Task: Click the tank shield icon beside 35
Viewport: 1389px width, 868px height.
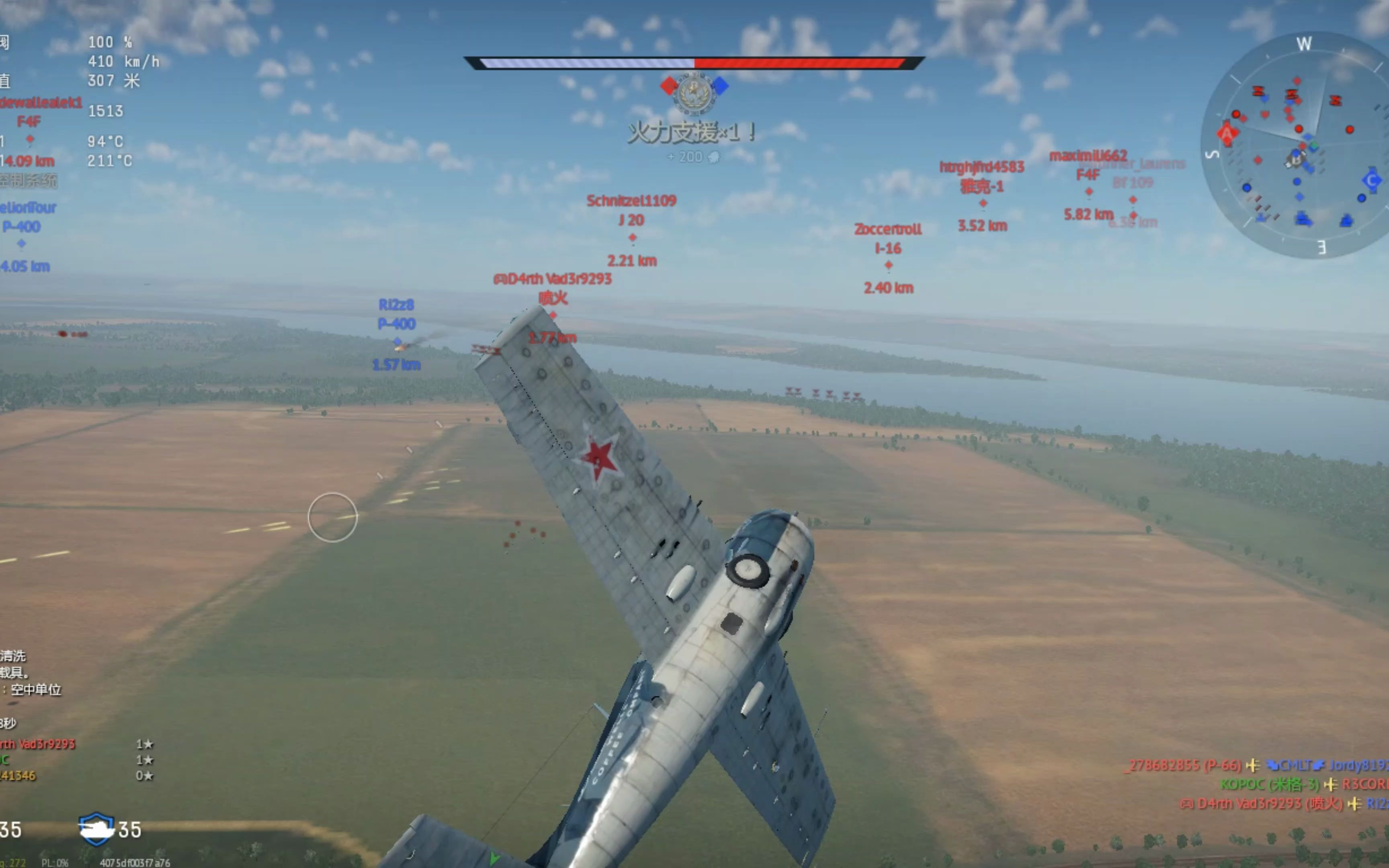Action: coord(96,829)
